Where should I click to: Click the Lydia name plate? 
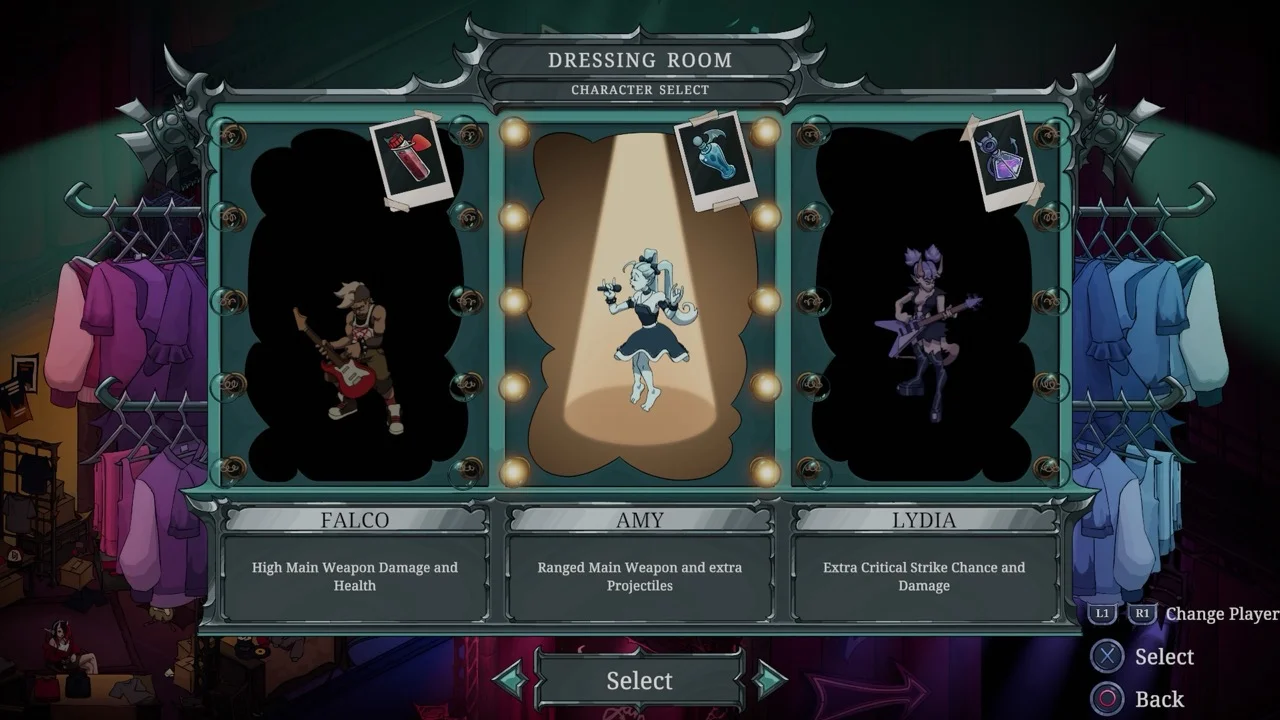[924, 520]
